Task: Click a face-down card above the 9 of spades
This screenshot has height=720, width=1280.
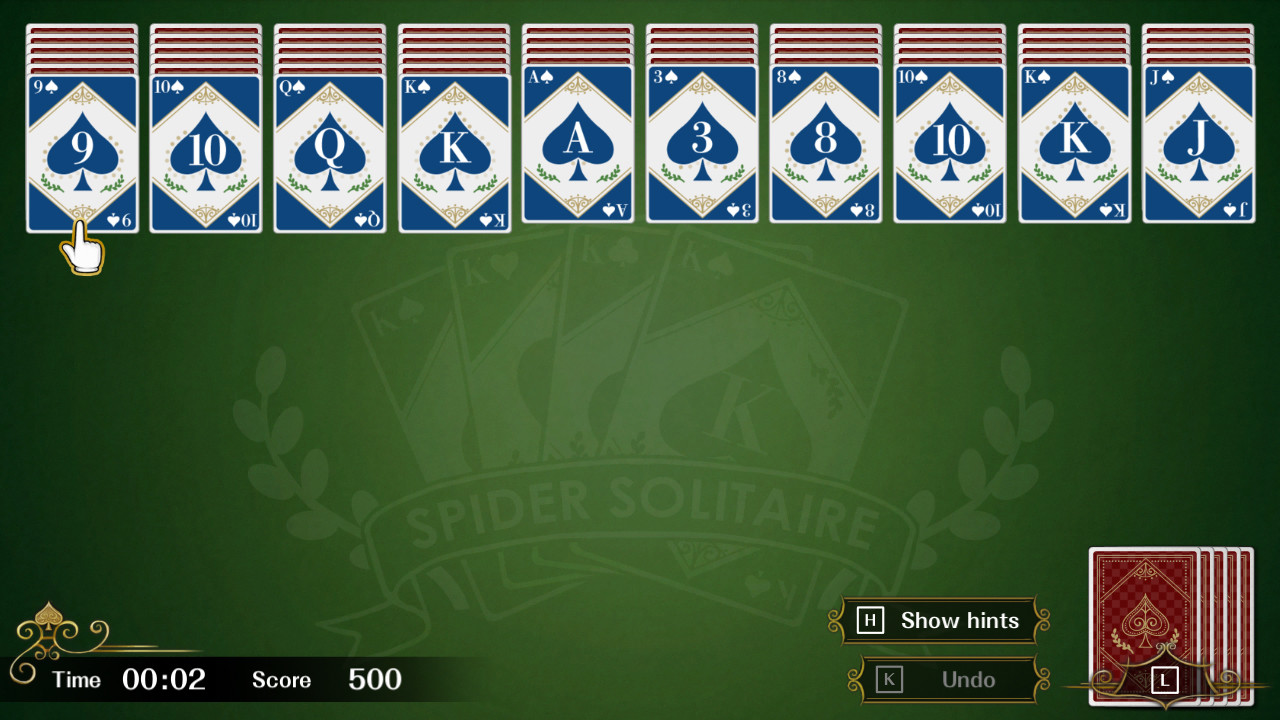Action: (81, 45)
